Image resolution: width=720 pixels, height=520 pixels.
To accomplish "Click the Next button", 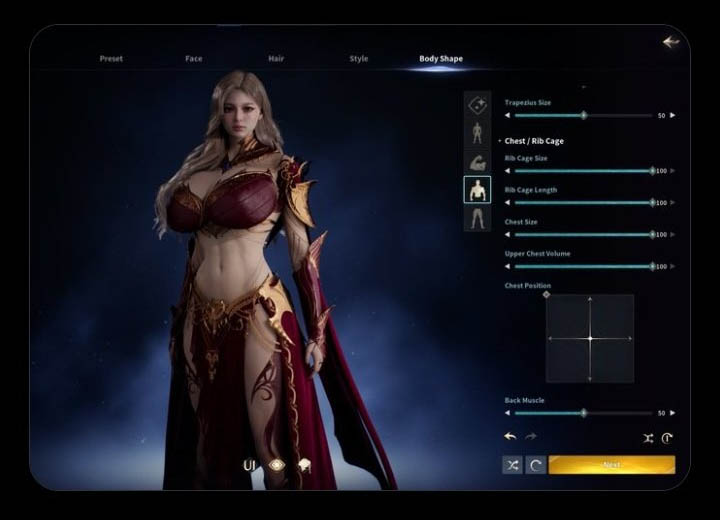I will (611, 465).
